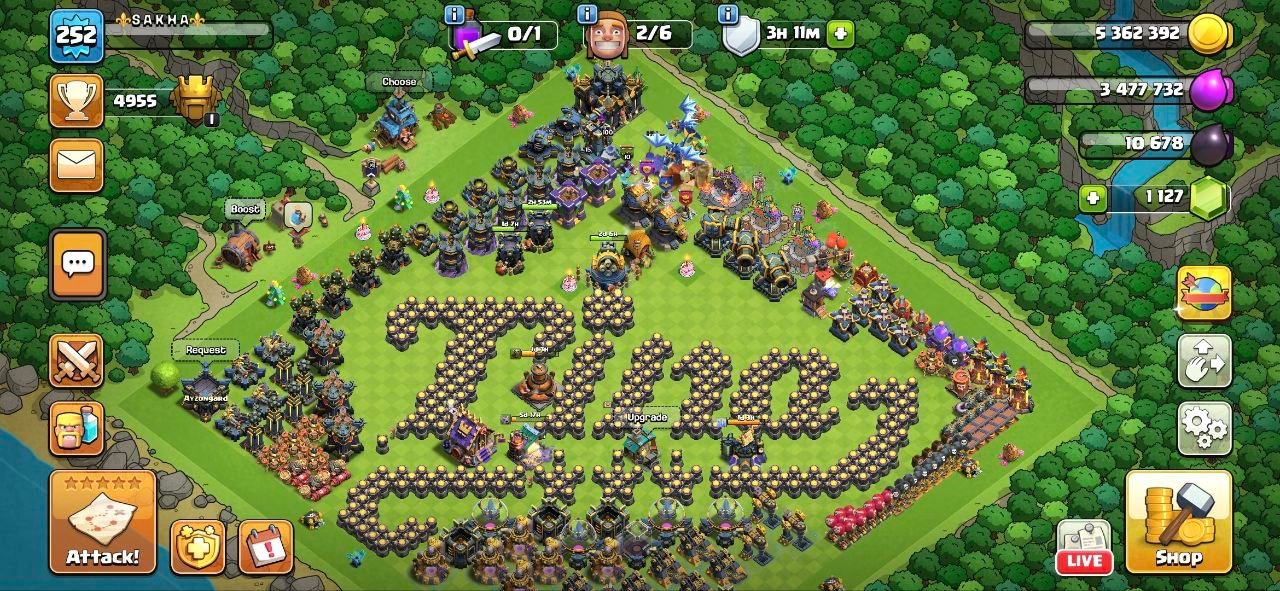This screenshot has height=591, width=1280.
Task: Open the layout editor hand button
Action: pos(1204,361)
